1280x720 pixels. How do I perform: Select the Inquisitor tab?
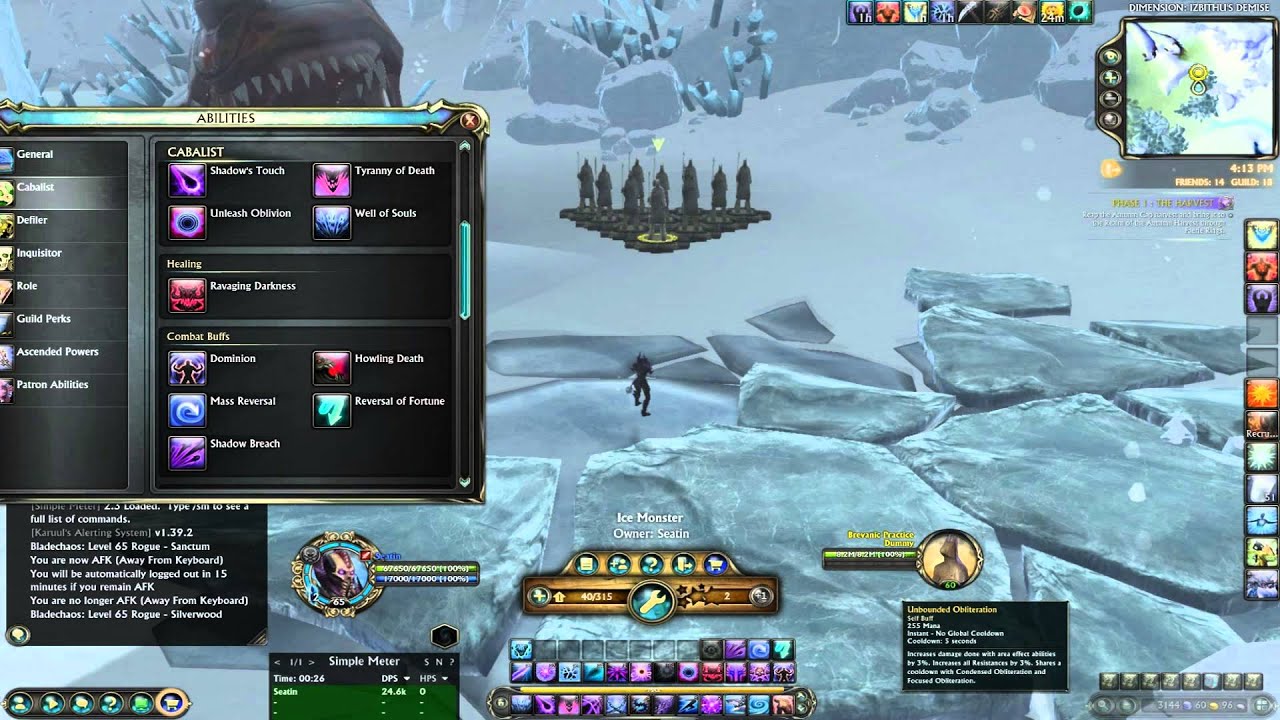39,253
